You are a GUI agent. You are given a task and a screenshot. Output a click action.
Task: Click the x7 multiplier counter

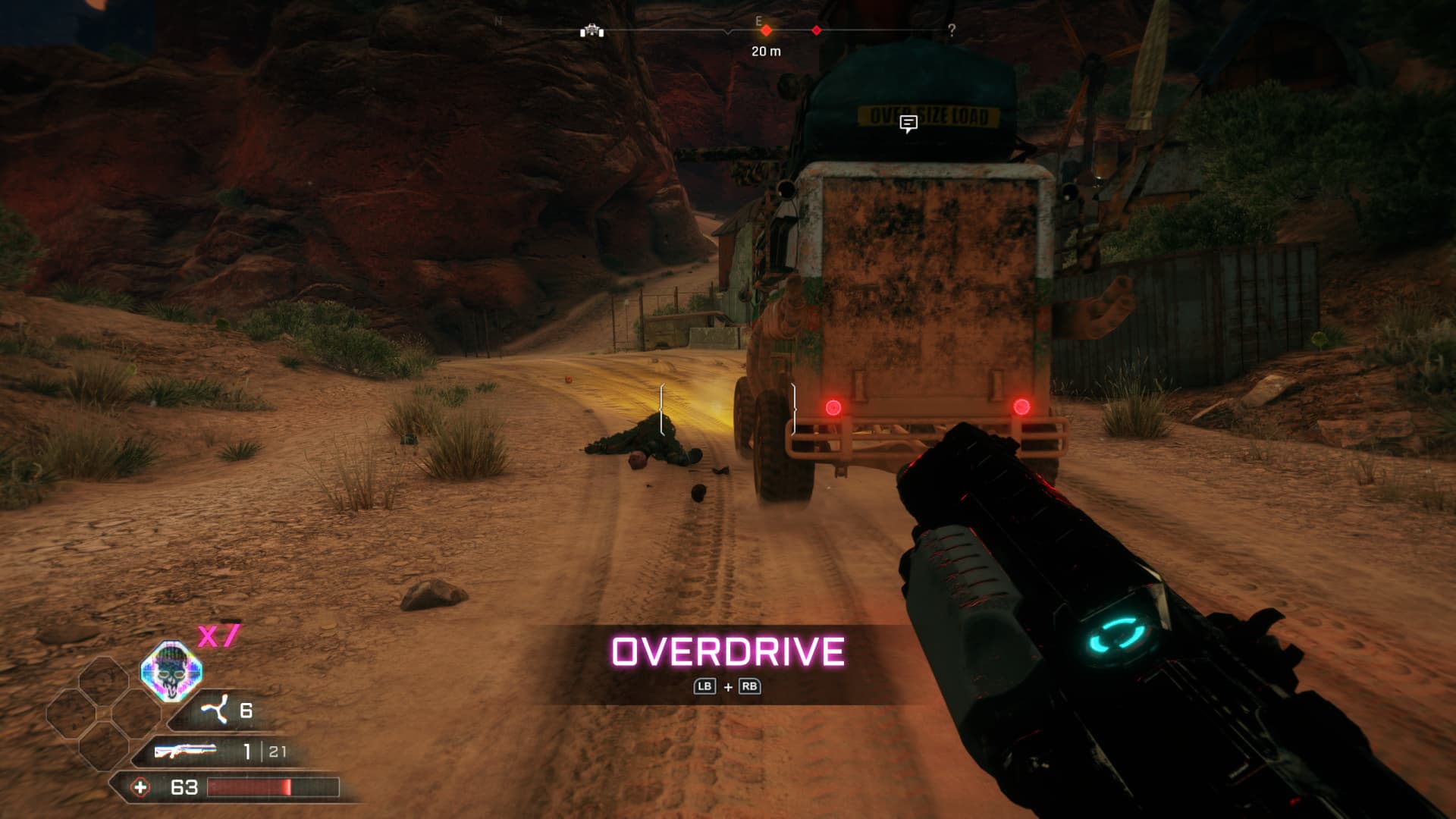pos(218,637)
